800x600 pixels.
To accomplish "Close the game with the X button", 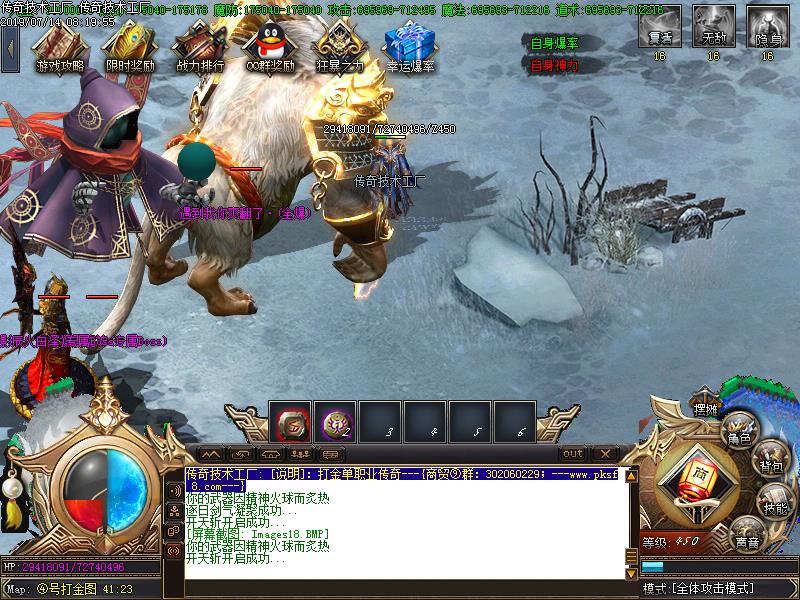I will click(x=603, y=453).
